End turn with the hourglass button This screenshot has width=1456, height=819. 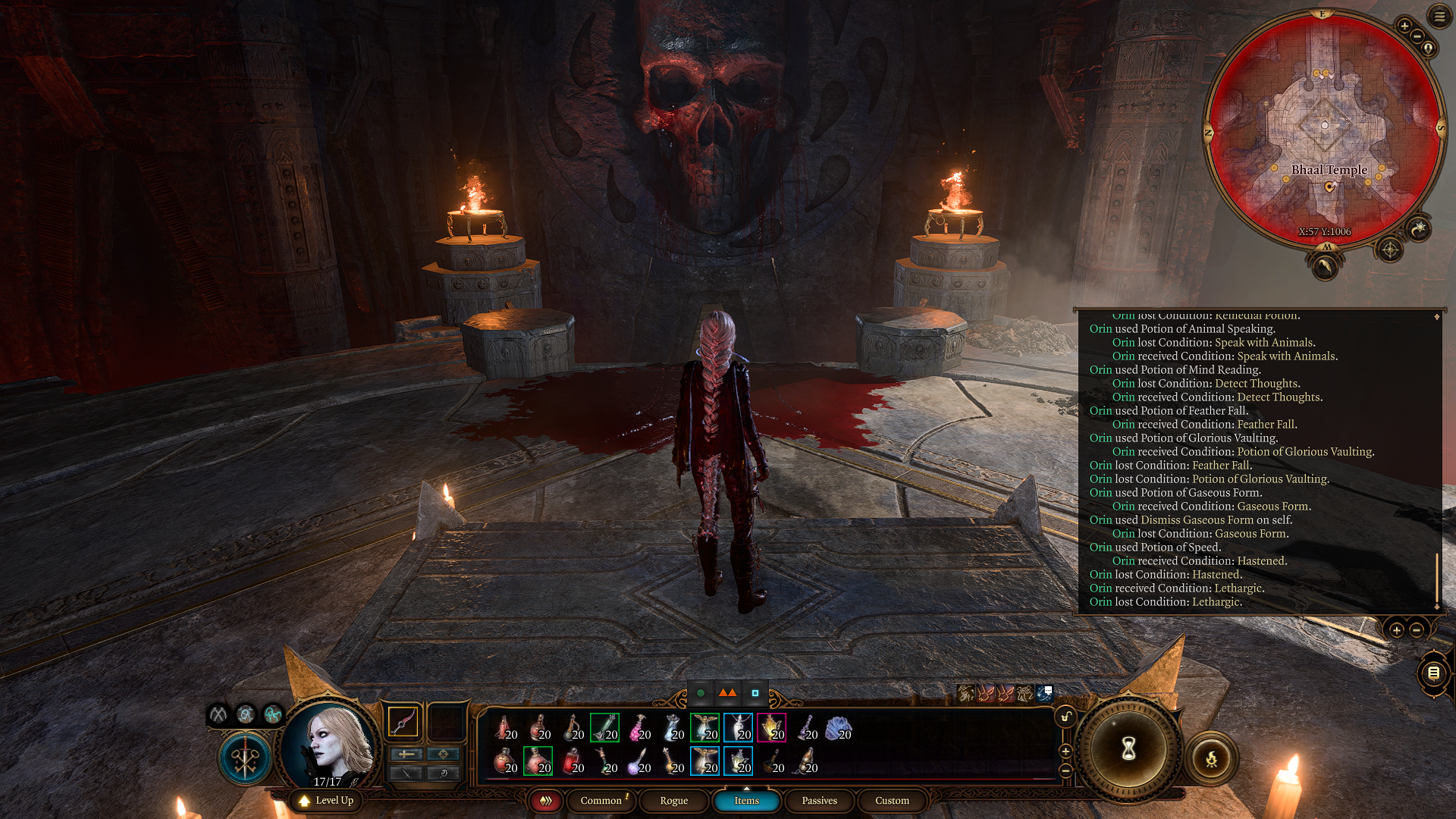click(1128, 750)
